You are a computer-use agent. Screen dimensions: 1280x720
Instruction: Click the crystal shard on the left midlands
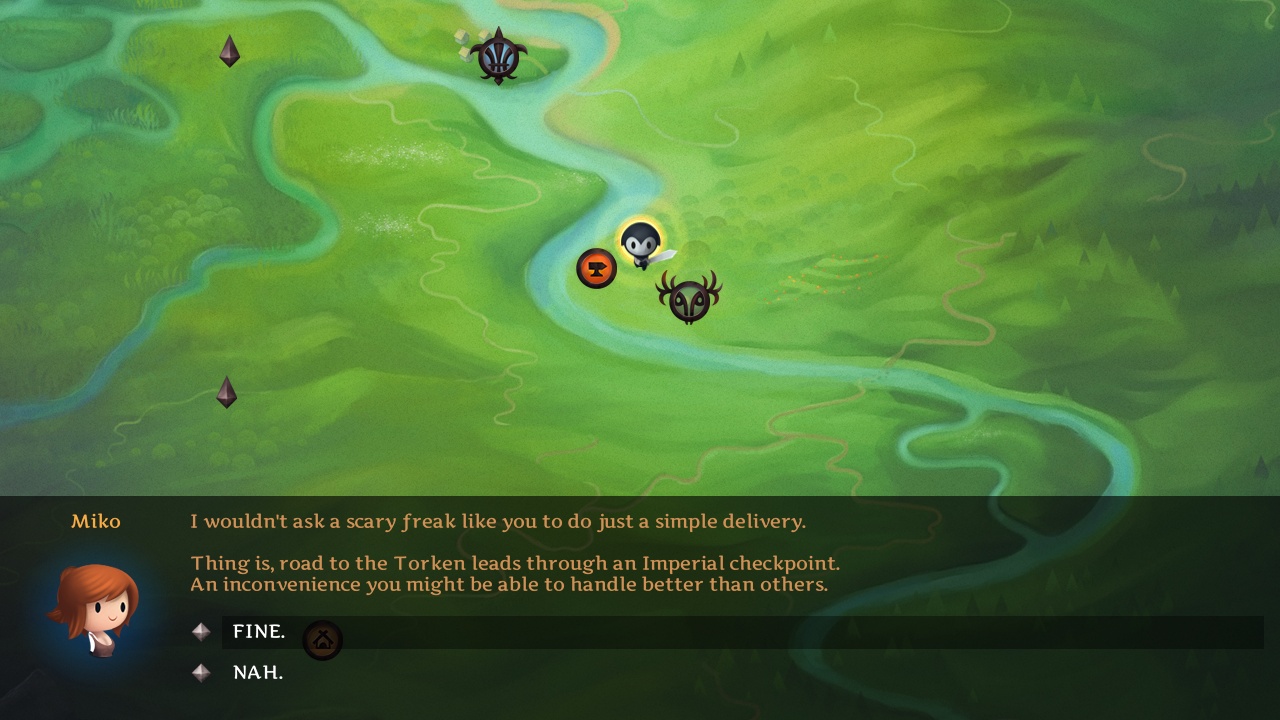(x=225, y=393)
